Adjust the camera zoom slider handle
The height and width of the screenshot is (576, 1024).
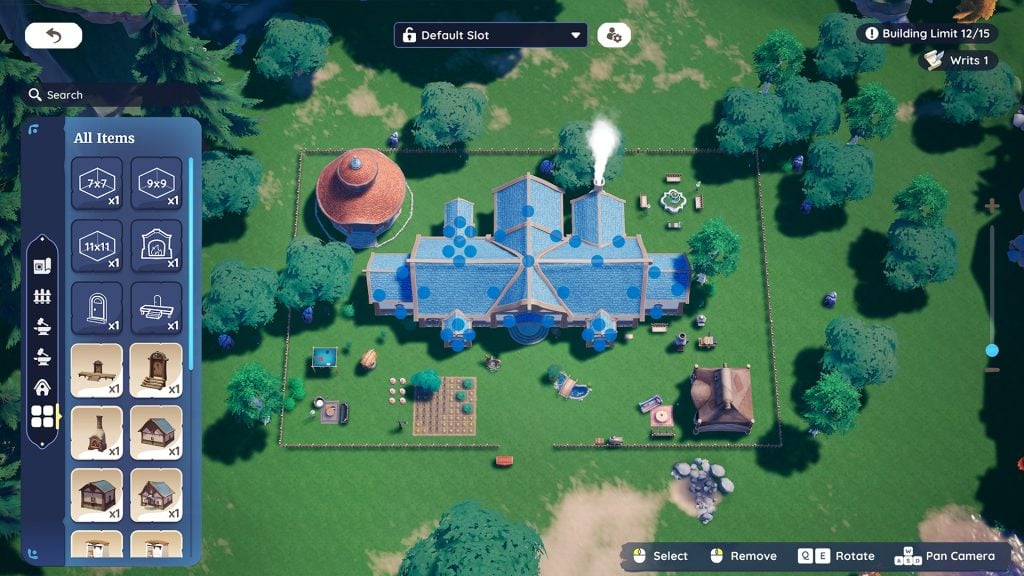pyautogui.click(x=992, y=350)
